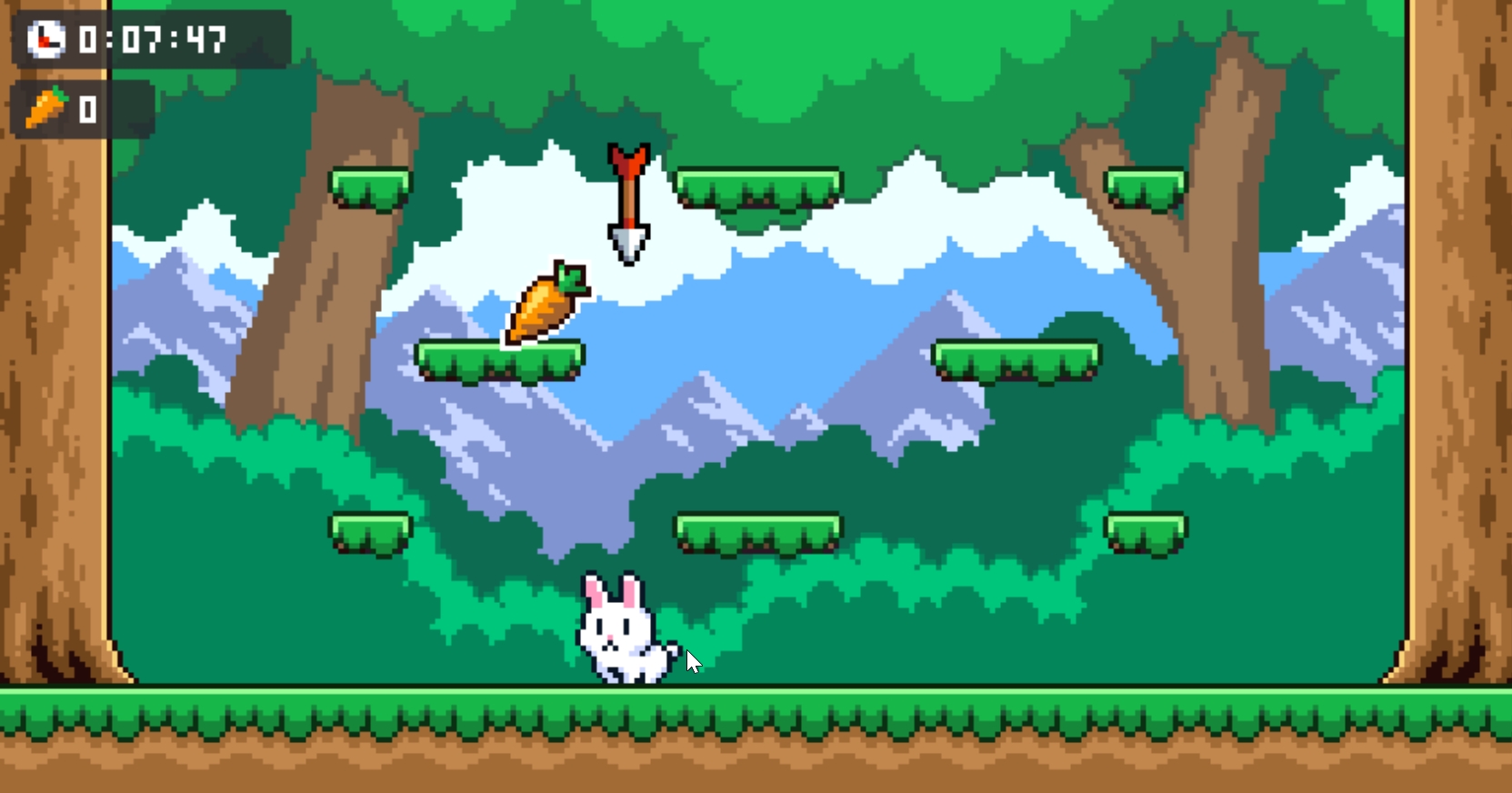Click the falling arrow projectile
This screenshot has width=1512, height=793.
pyautogui.click(x=628, y=200)
